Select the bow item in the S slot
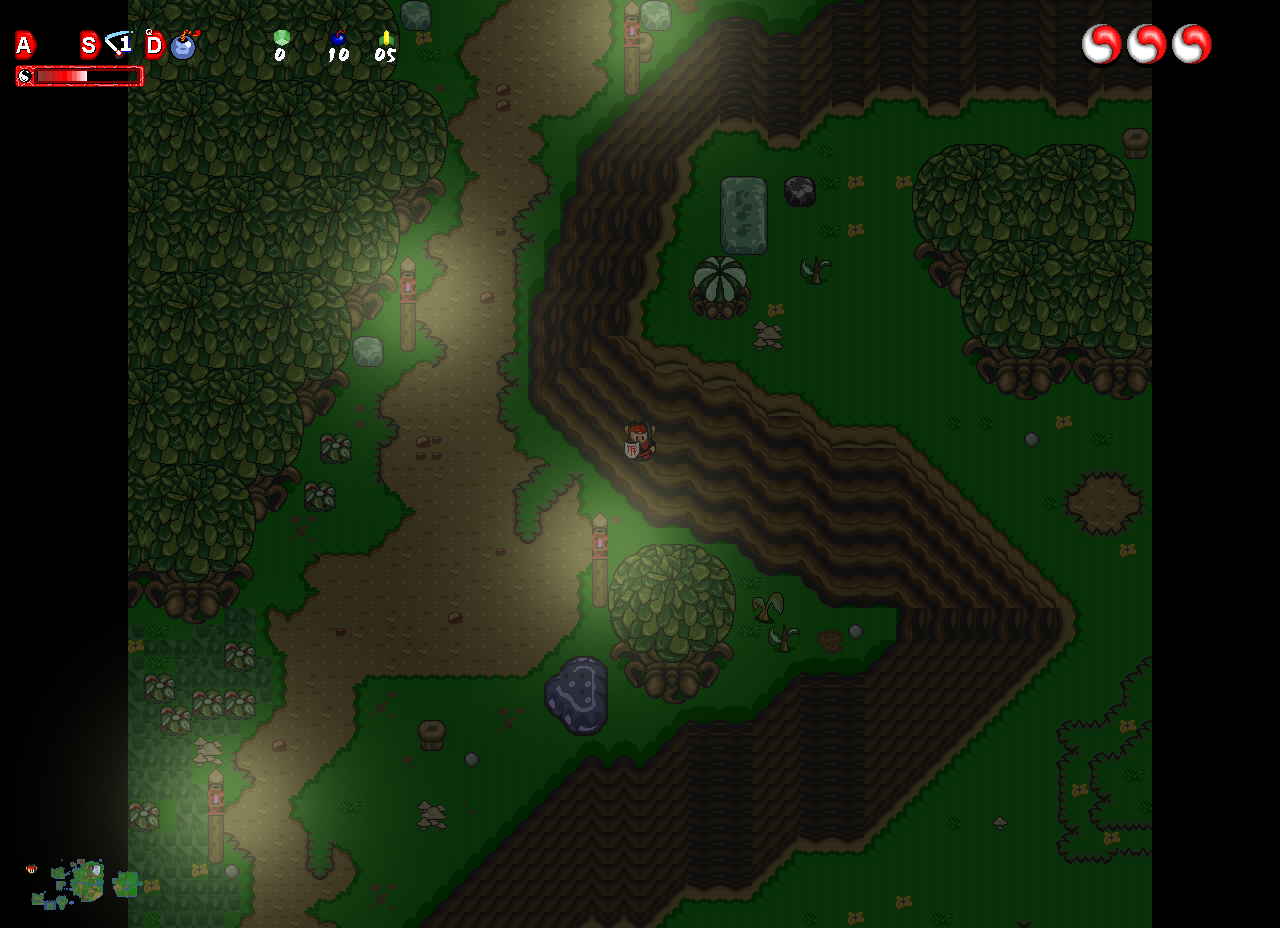The width and height of the screenshot is (1280, 928). tap(119, 44)
